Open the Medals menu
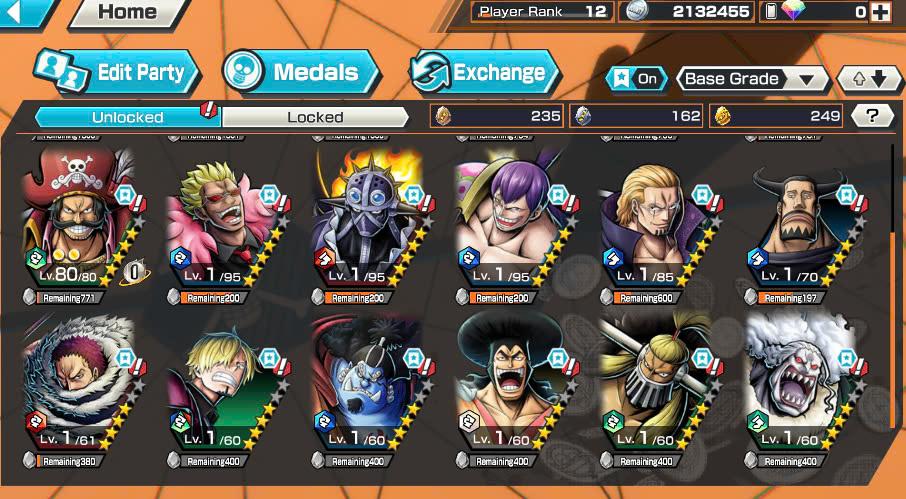 pyautogui.click(x=301, y=72)
